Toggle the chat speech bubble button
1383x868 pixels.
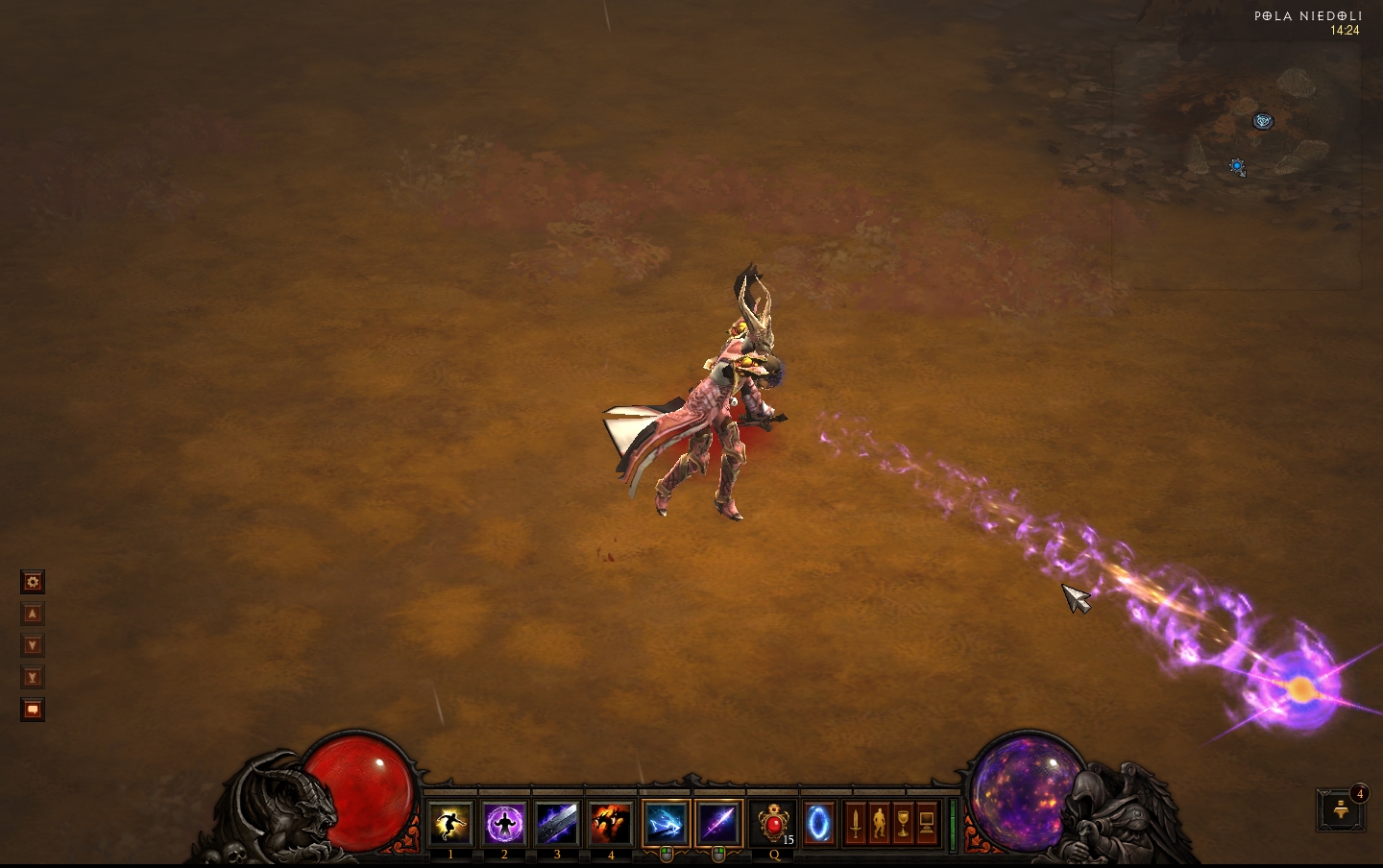[33, 710]
